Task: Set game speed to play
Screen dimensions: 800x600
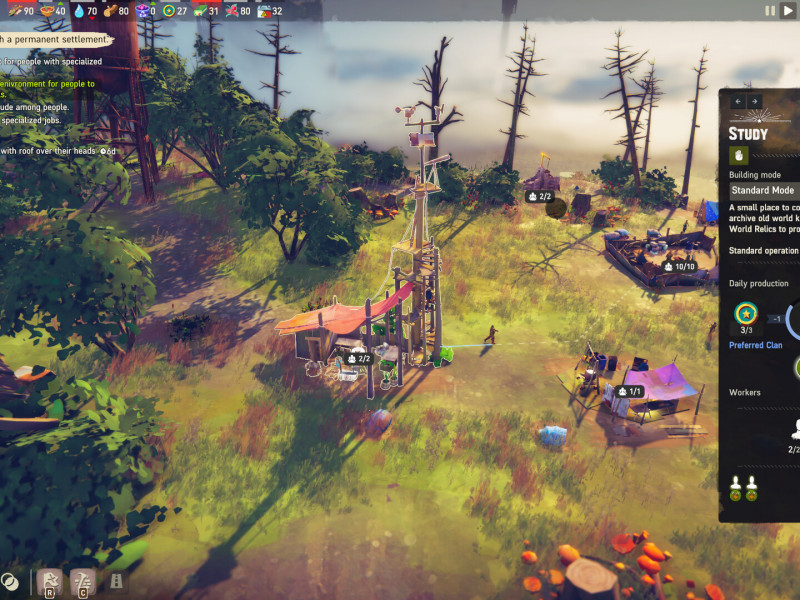Action: click(x=787, y=10)
